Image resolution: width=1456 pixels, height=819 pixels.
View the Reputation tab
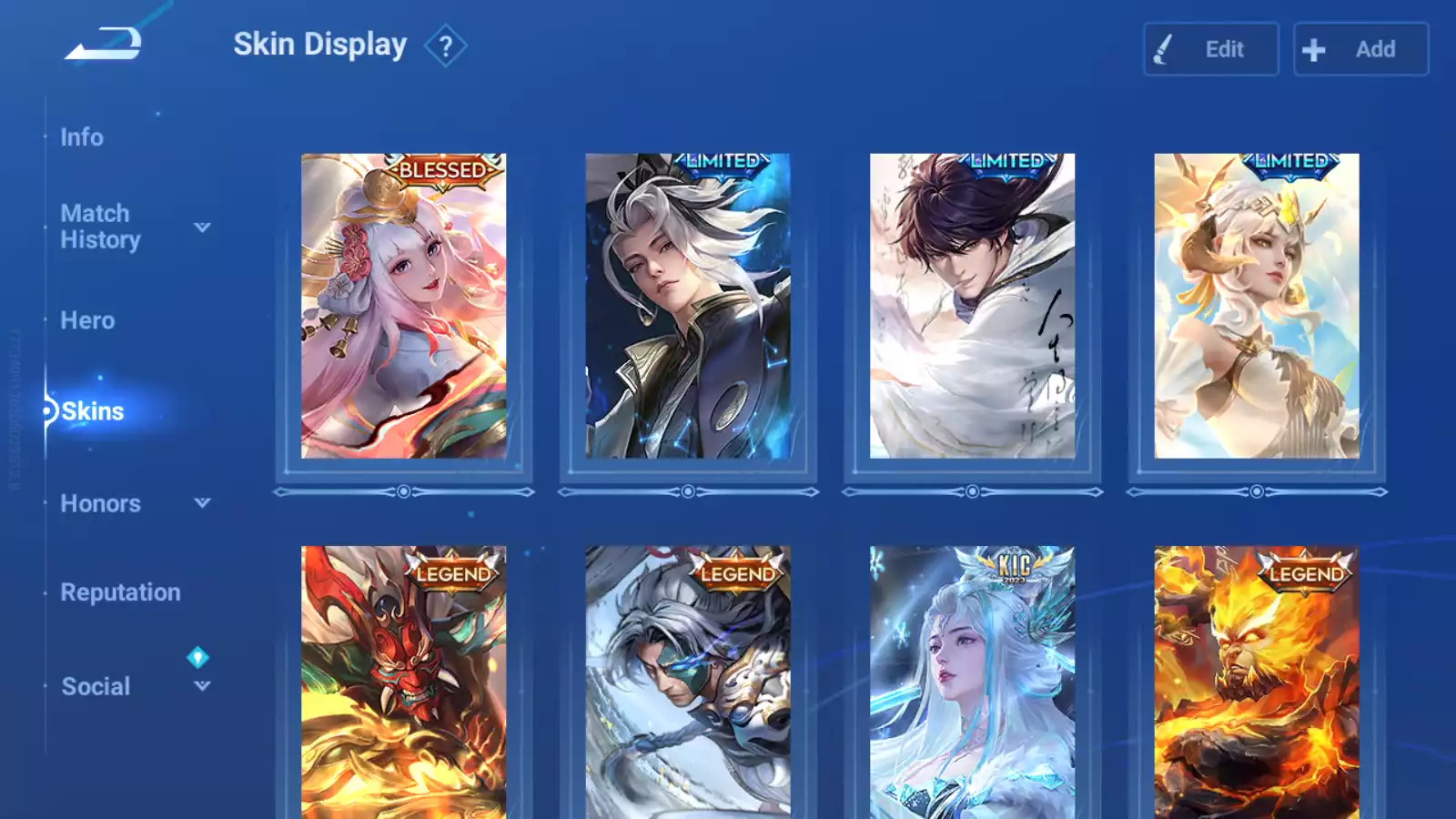tap(120, 592)
